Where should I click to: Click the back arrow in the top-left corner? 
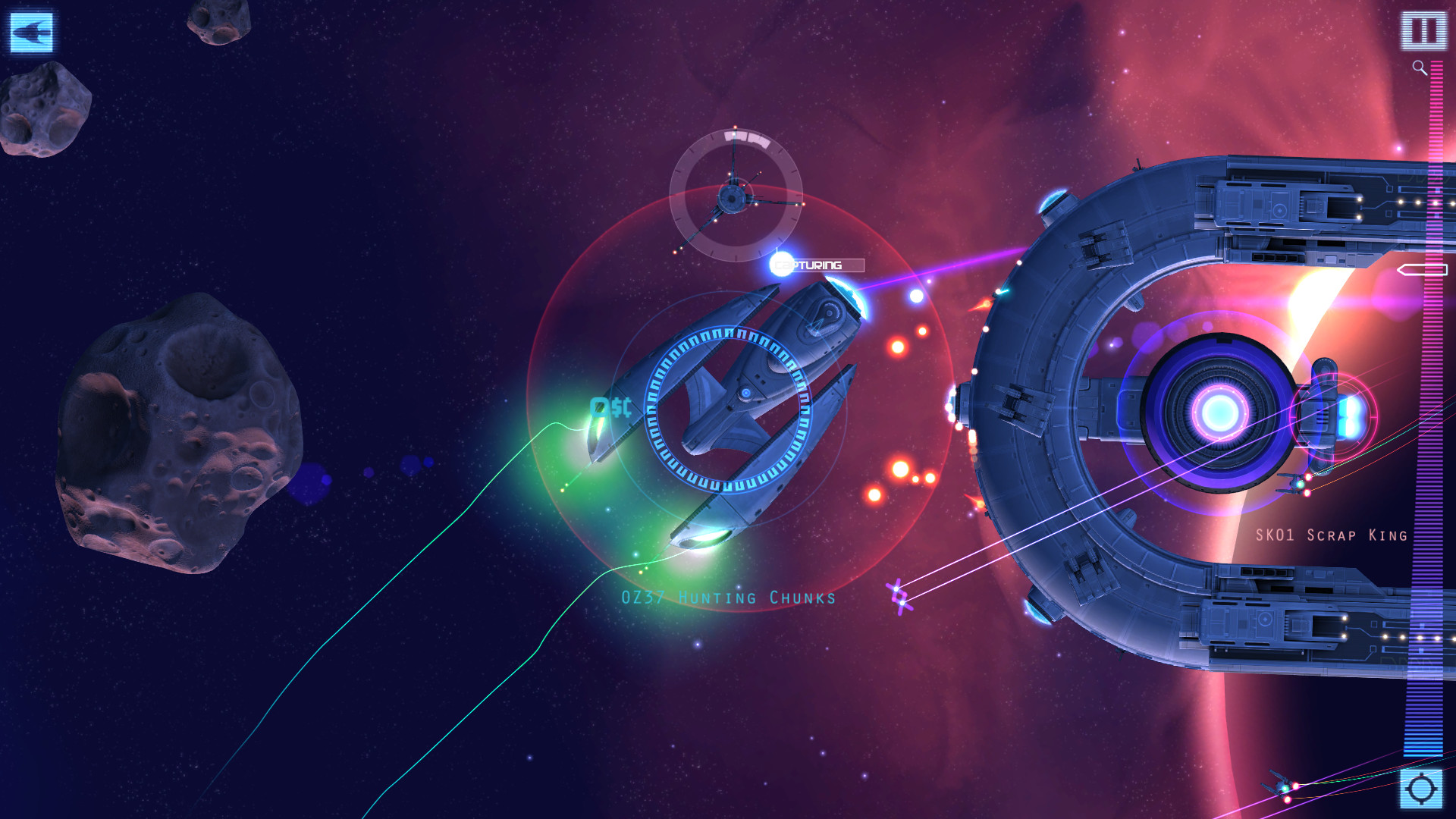click(30, 32)
